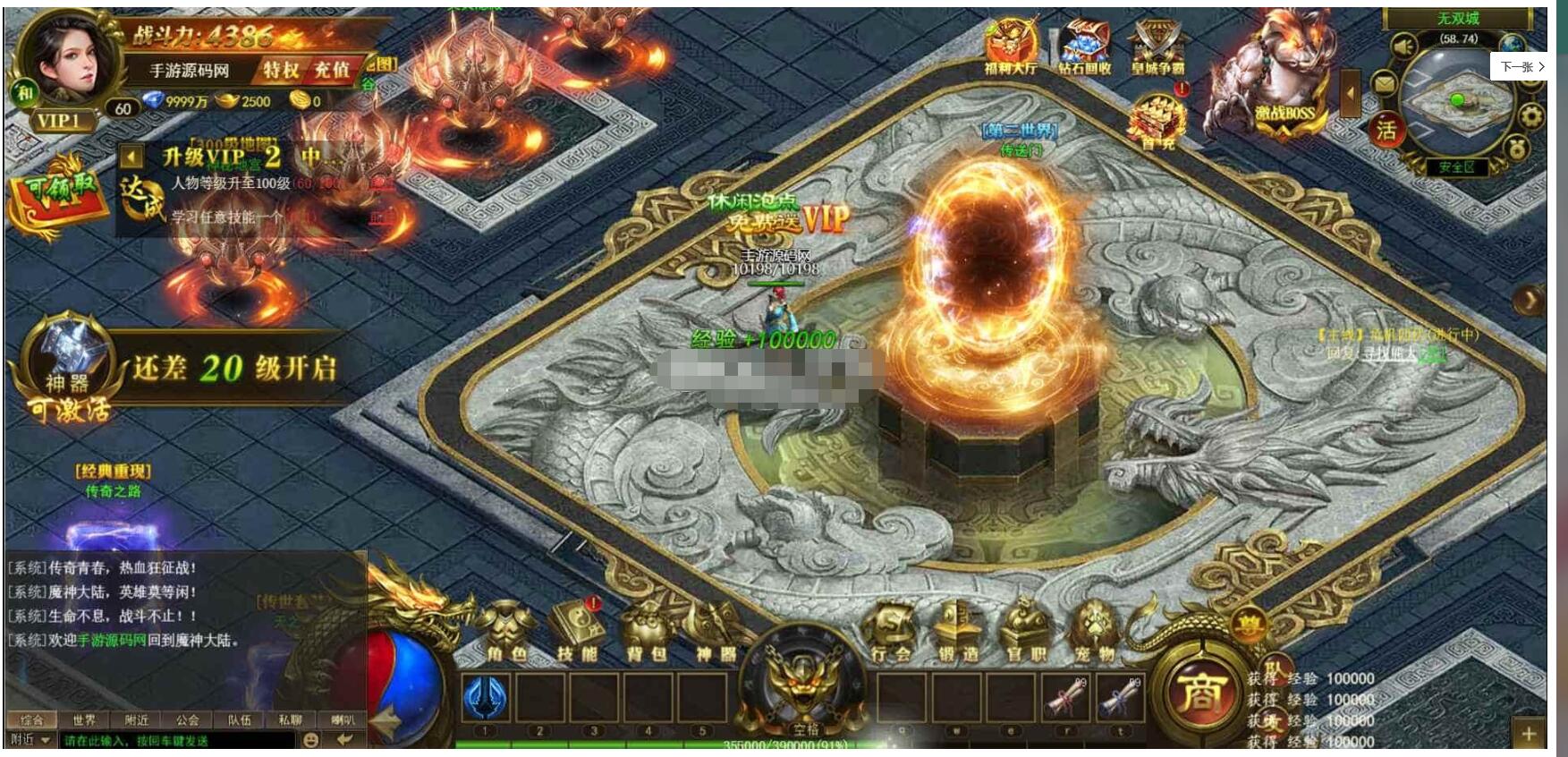Open the chat emoji picker

tap(310, 740)
